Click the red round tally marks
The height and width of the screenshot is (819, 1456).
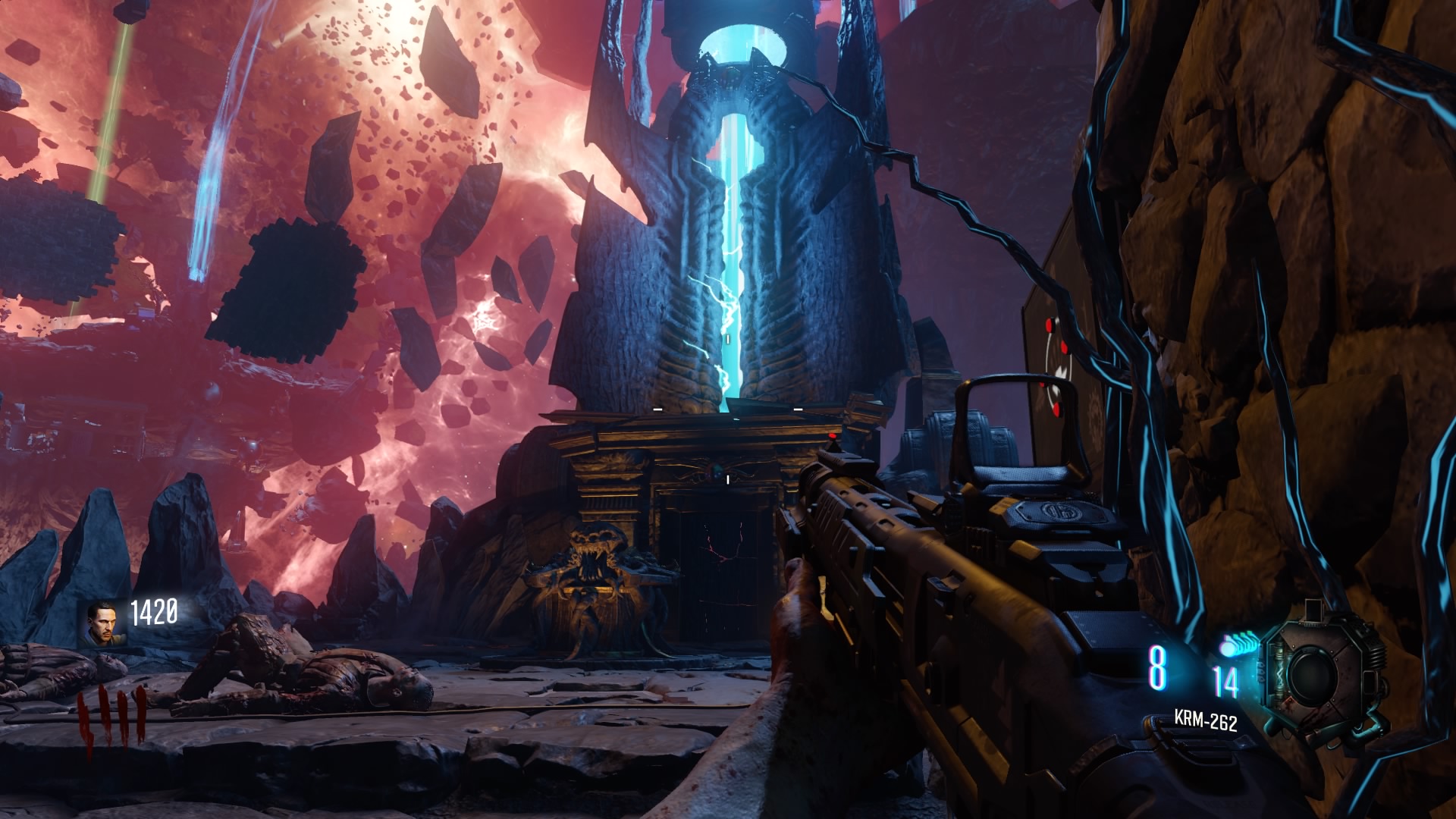tap(111, 719)
